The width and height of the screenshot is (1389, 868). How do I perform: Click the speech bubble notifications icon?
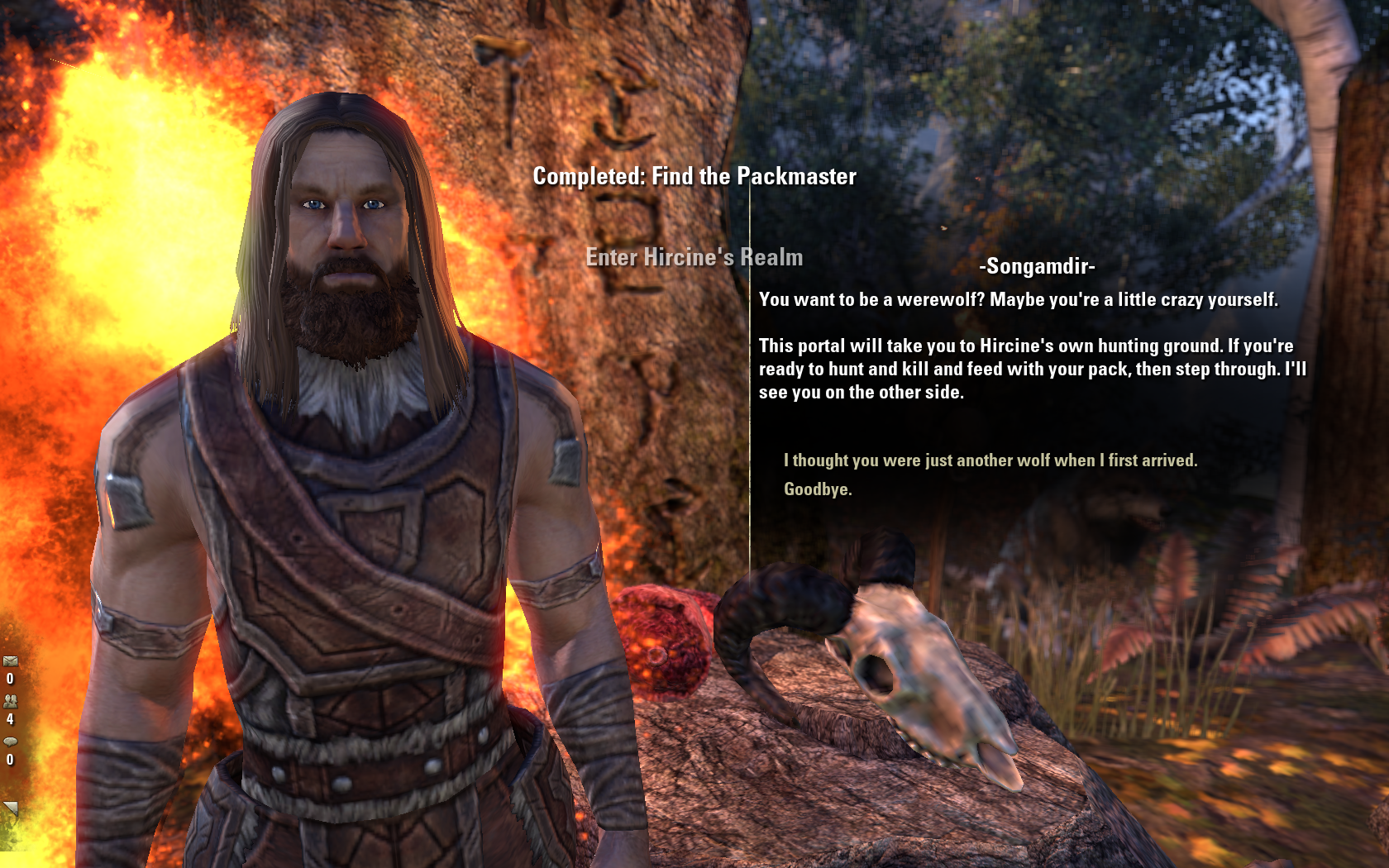[10, 742]
